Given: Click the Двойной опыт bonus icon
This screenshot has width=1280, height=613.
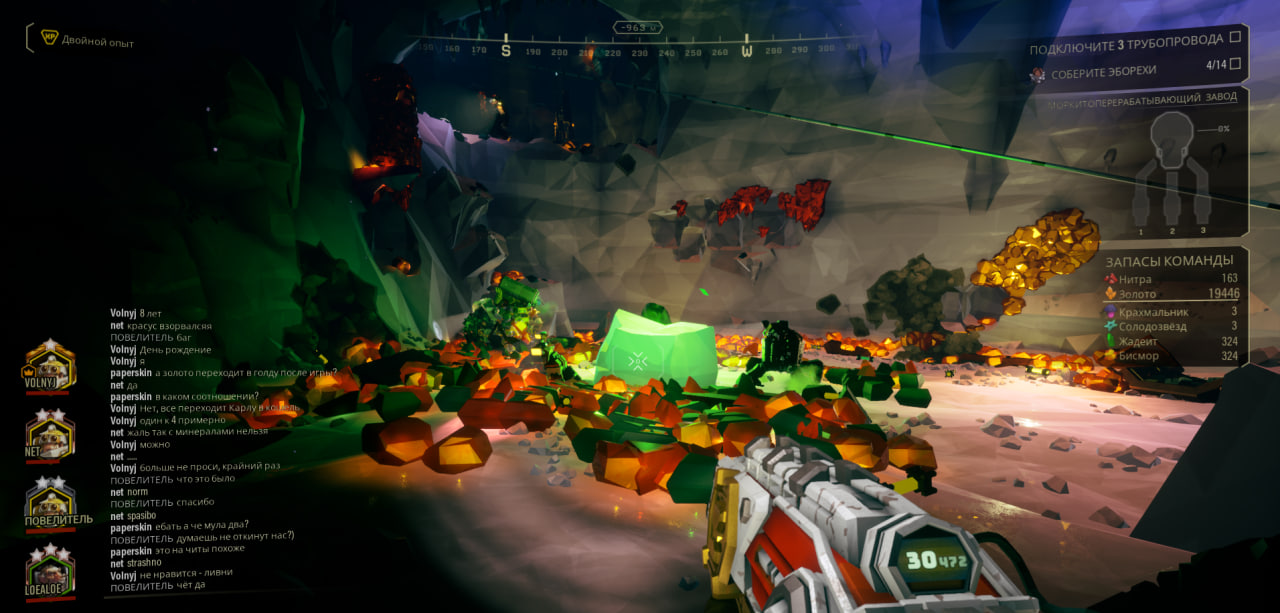Looking at the screenshot, I should click(x=49, y=39).
